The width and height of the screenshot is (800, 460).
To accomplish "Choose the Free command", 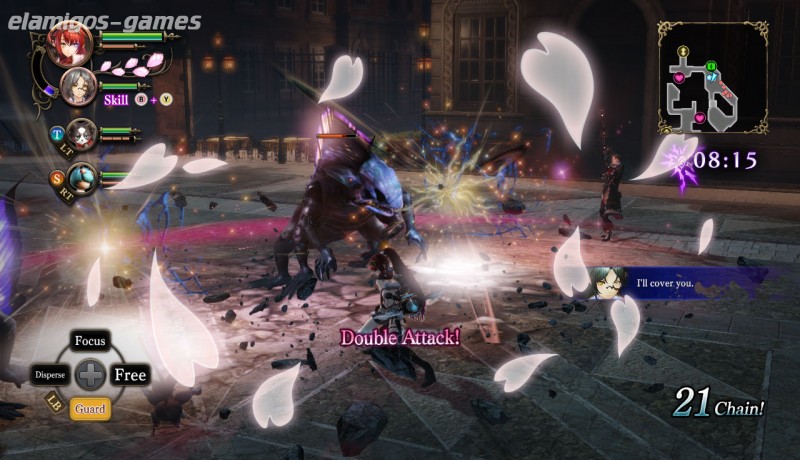I will coord(130,375).
